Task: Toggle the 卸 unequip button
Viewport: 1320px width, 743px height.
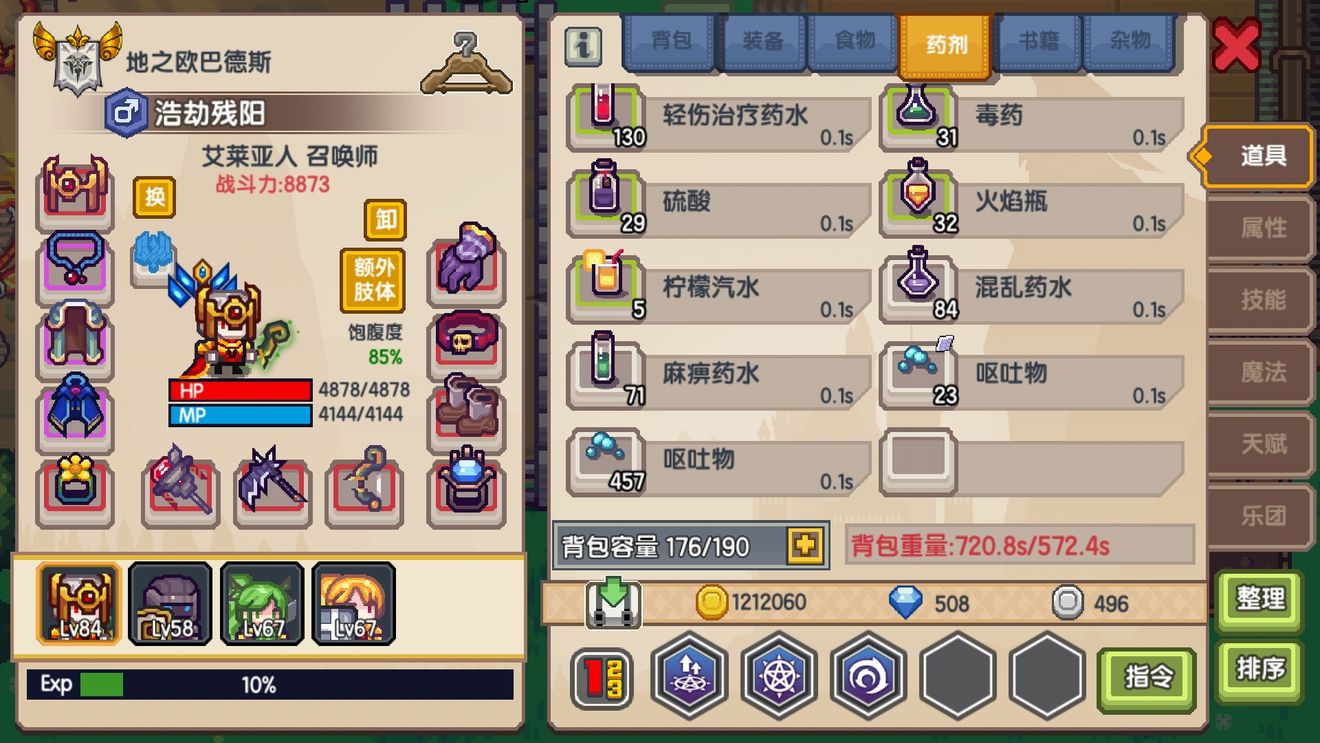Action: (x=383, y=220)
